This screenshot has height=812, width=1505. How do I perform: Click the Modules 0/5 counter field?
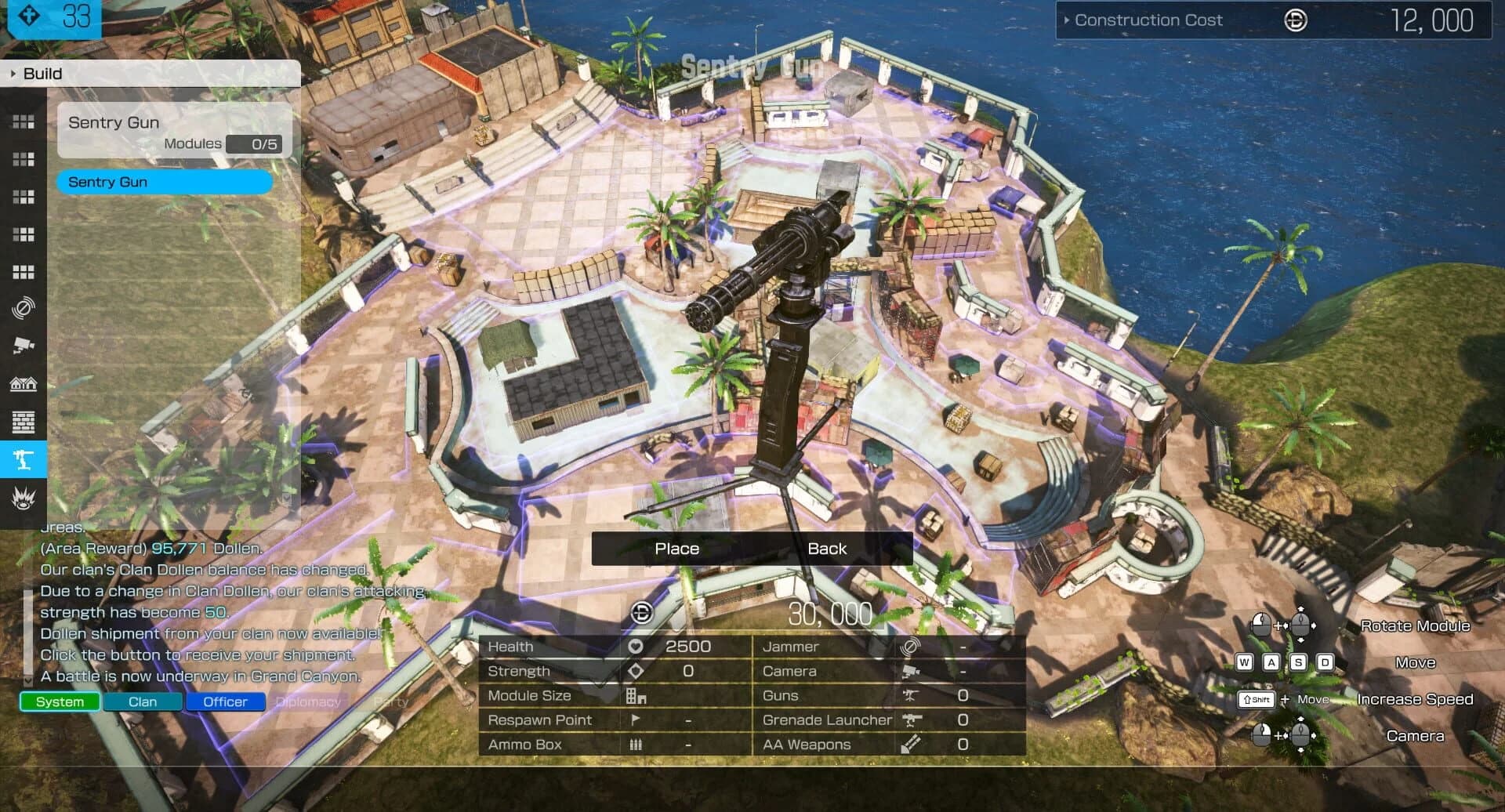click(x=255, y=144)
